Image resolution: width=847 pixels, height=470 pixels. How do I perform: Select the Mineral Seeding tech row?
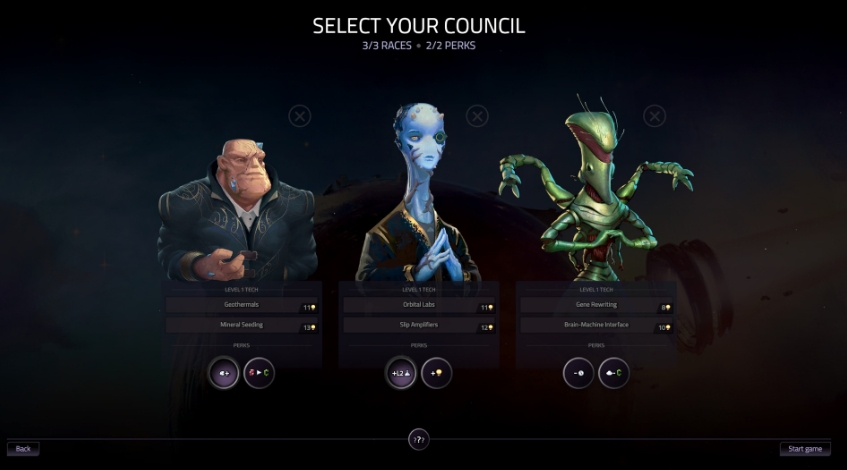[240, 326]
